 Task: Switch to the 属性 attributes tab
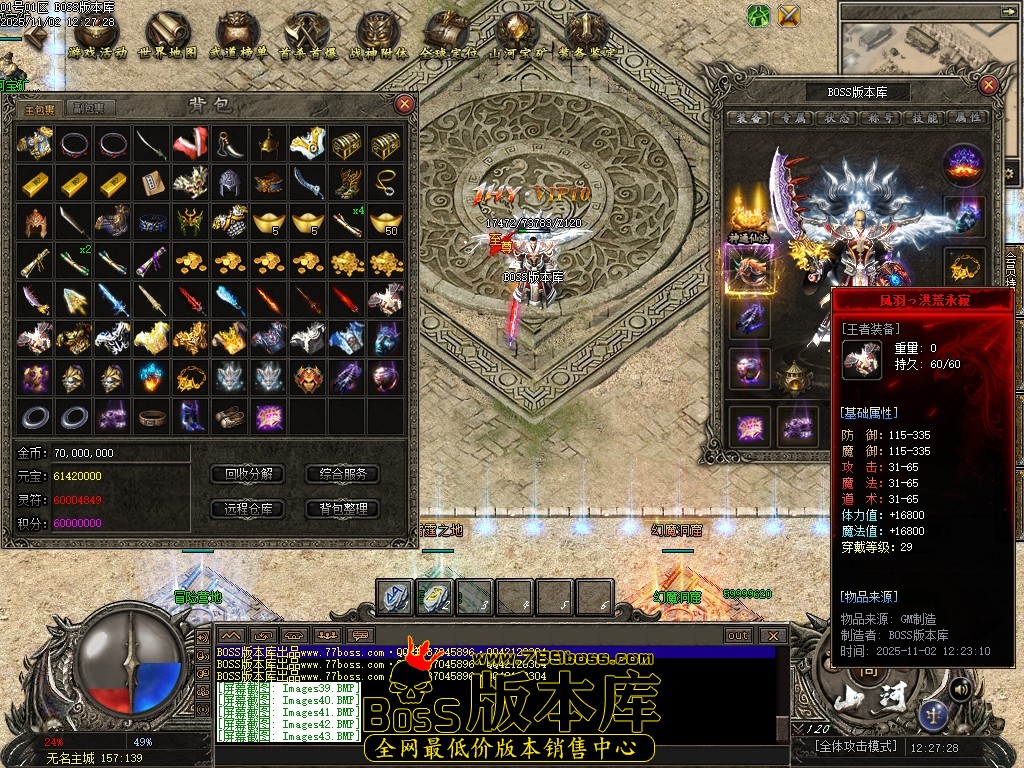(x=968, y=117)
